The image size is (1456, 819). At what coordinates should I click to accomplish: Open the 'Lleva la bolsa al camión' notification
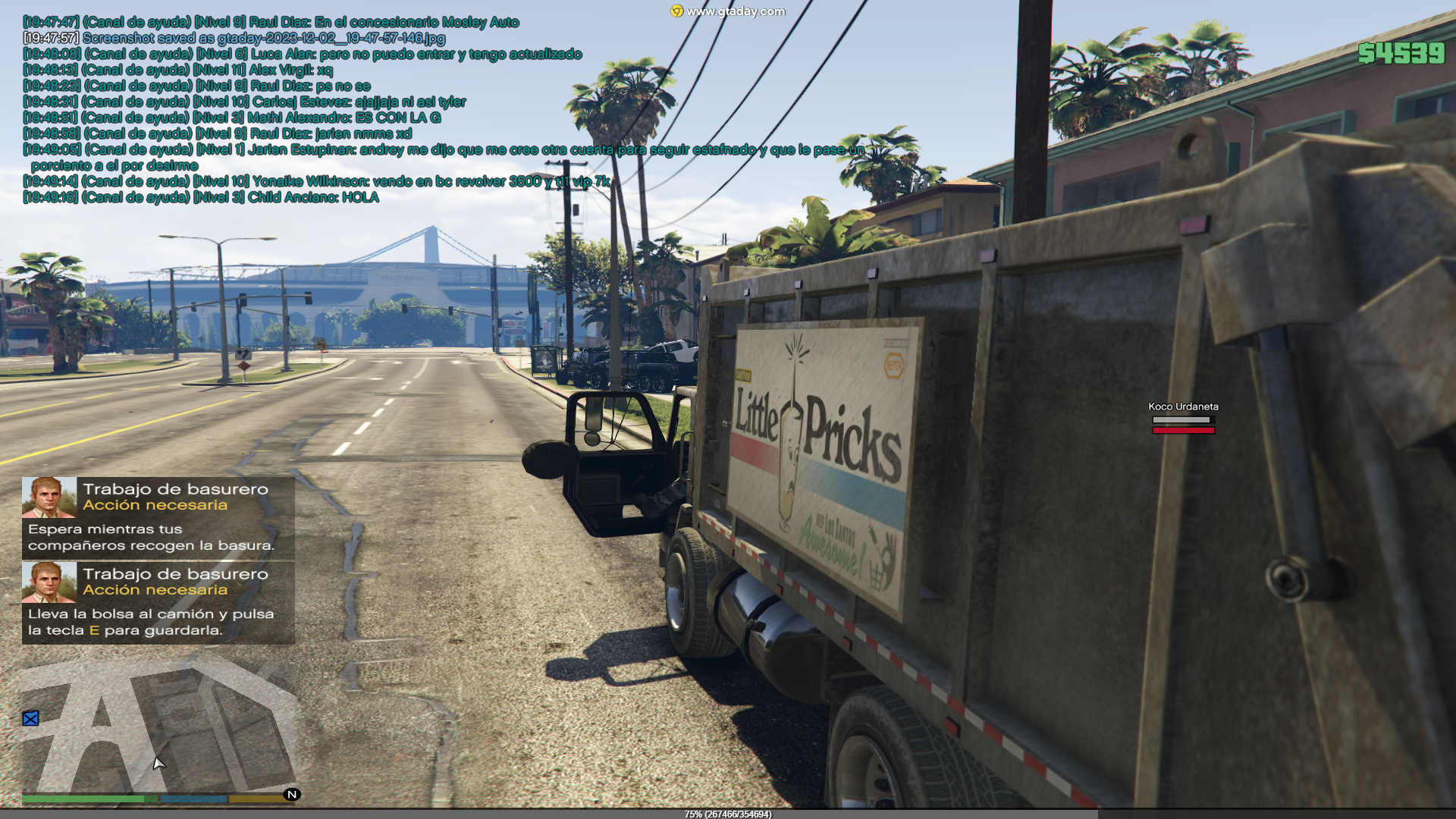coord(158,603)
